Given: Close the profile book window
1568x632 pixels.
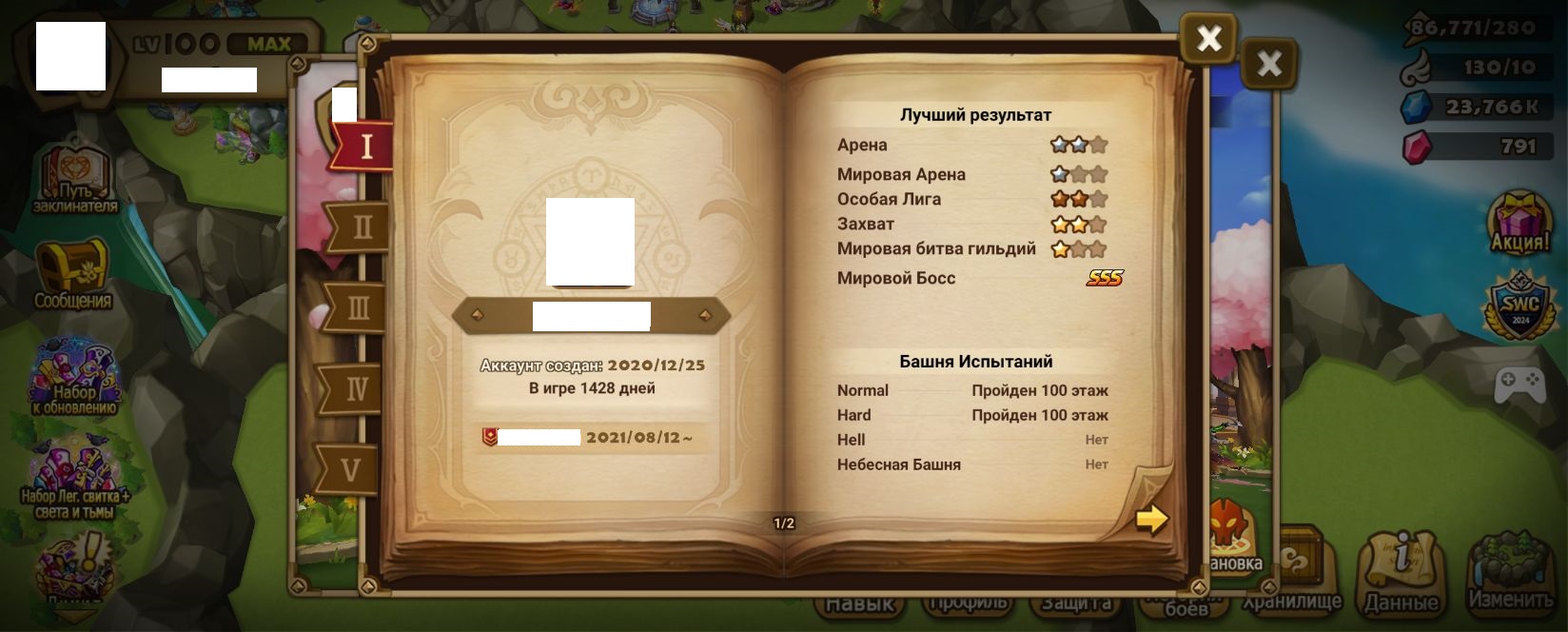Looking at the screenshot, I should [x=1208, y=39].
